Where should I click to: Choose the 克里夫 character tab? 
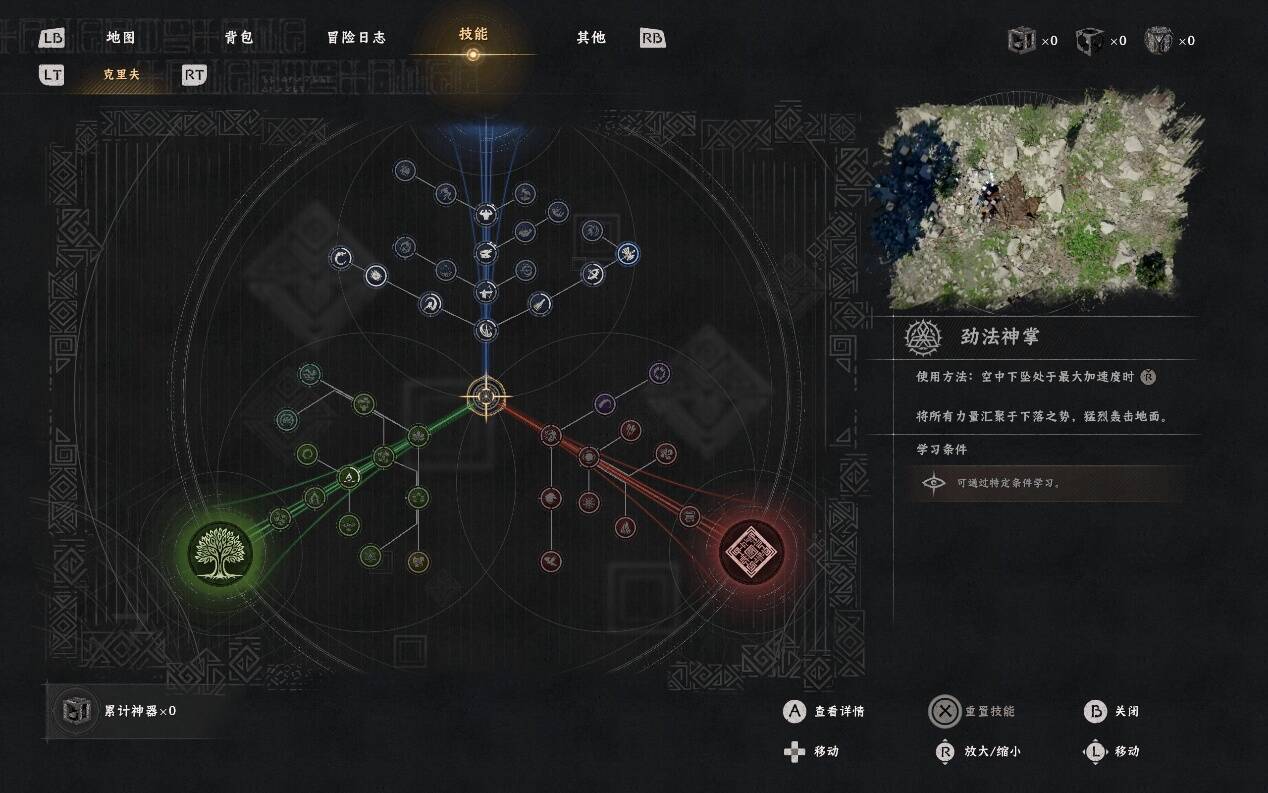click(121, 75)
